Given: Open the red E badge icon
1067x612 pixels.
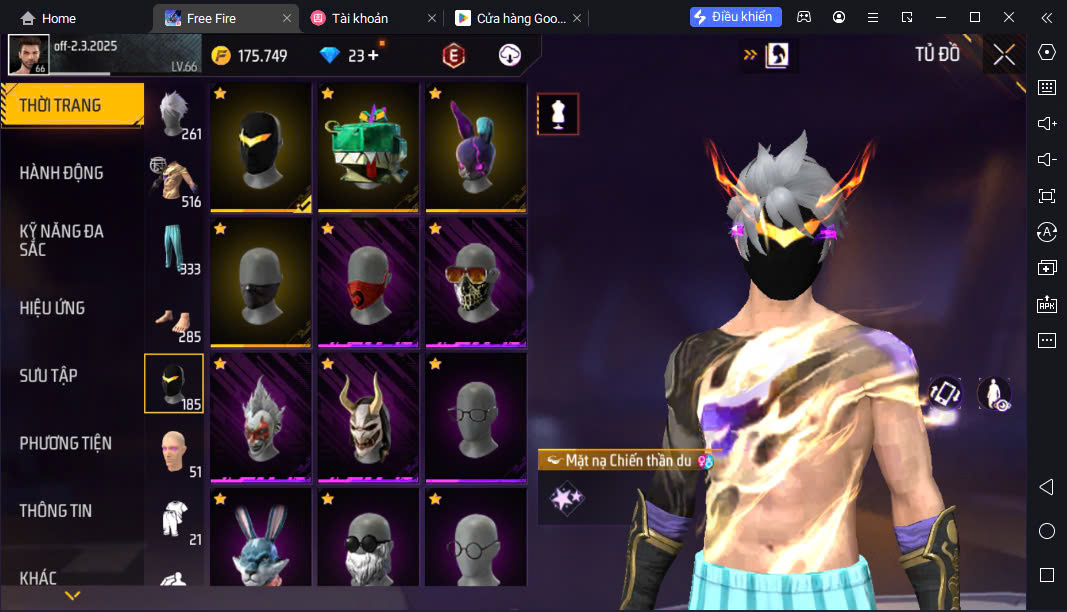Looking at the screenshot, I should click(x=454, y=56).
